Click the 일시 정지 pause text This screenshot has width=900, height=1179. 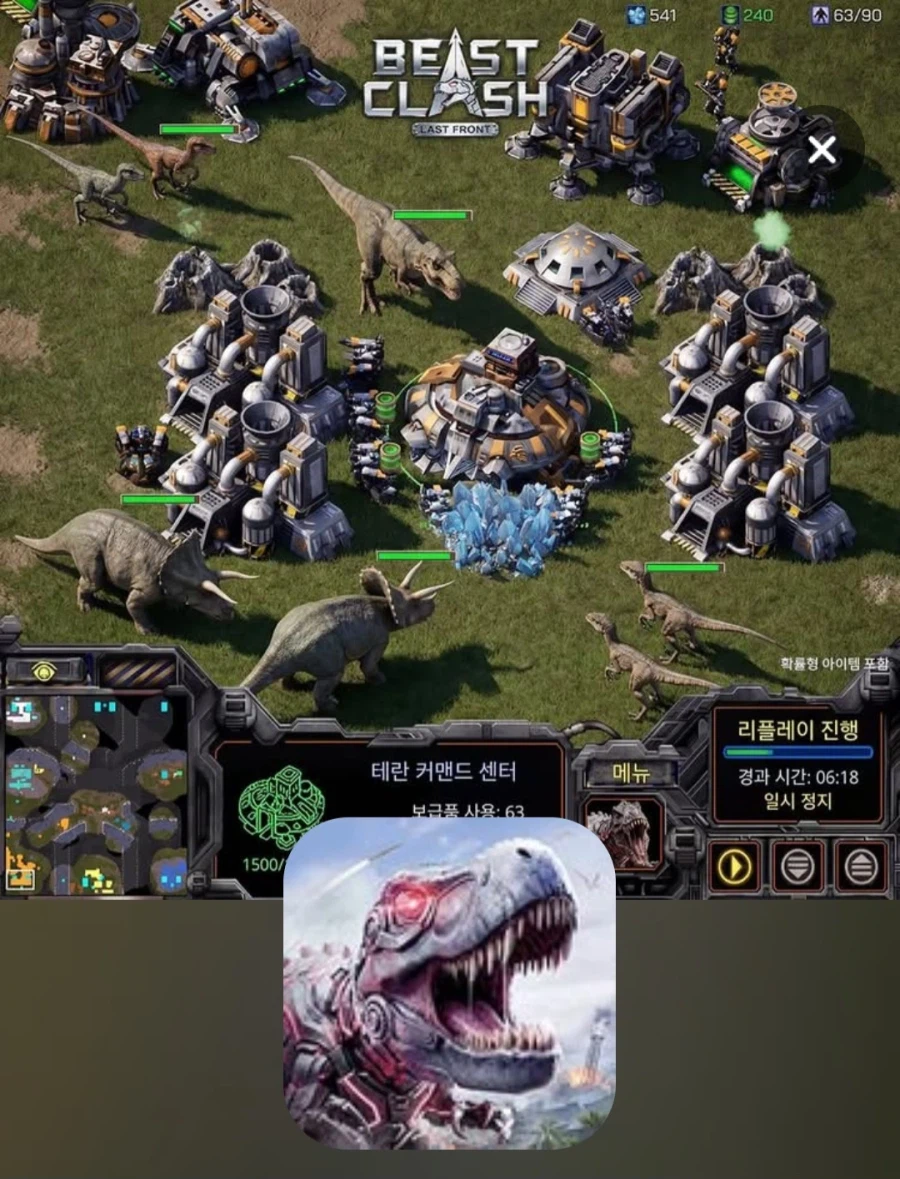(x=797, y=801)
